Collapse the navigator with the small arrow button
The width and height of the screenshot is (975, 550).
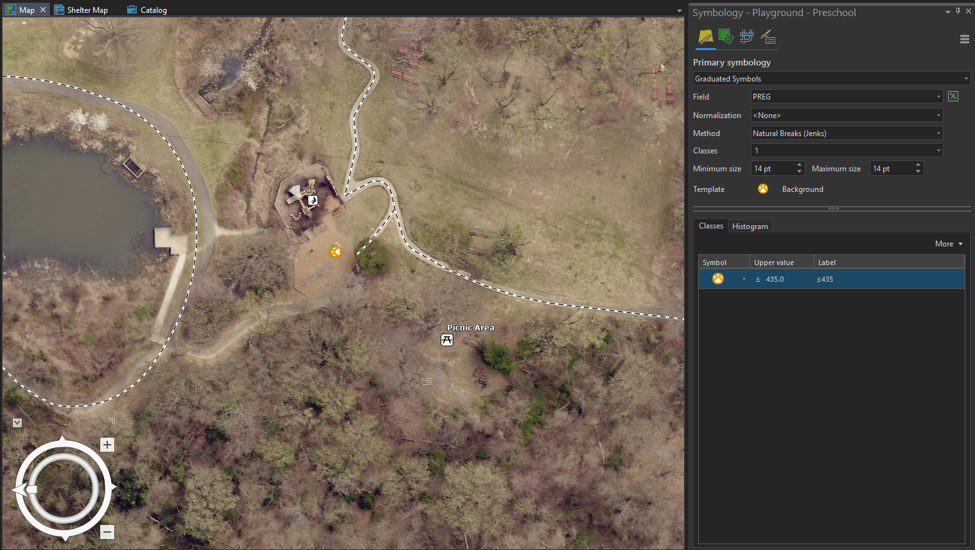(x=17, y=423)
